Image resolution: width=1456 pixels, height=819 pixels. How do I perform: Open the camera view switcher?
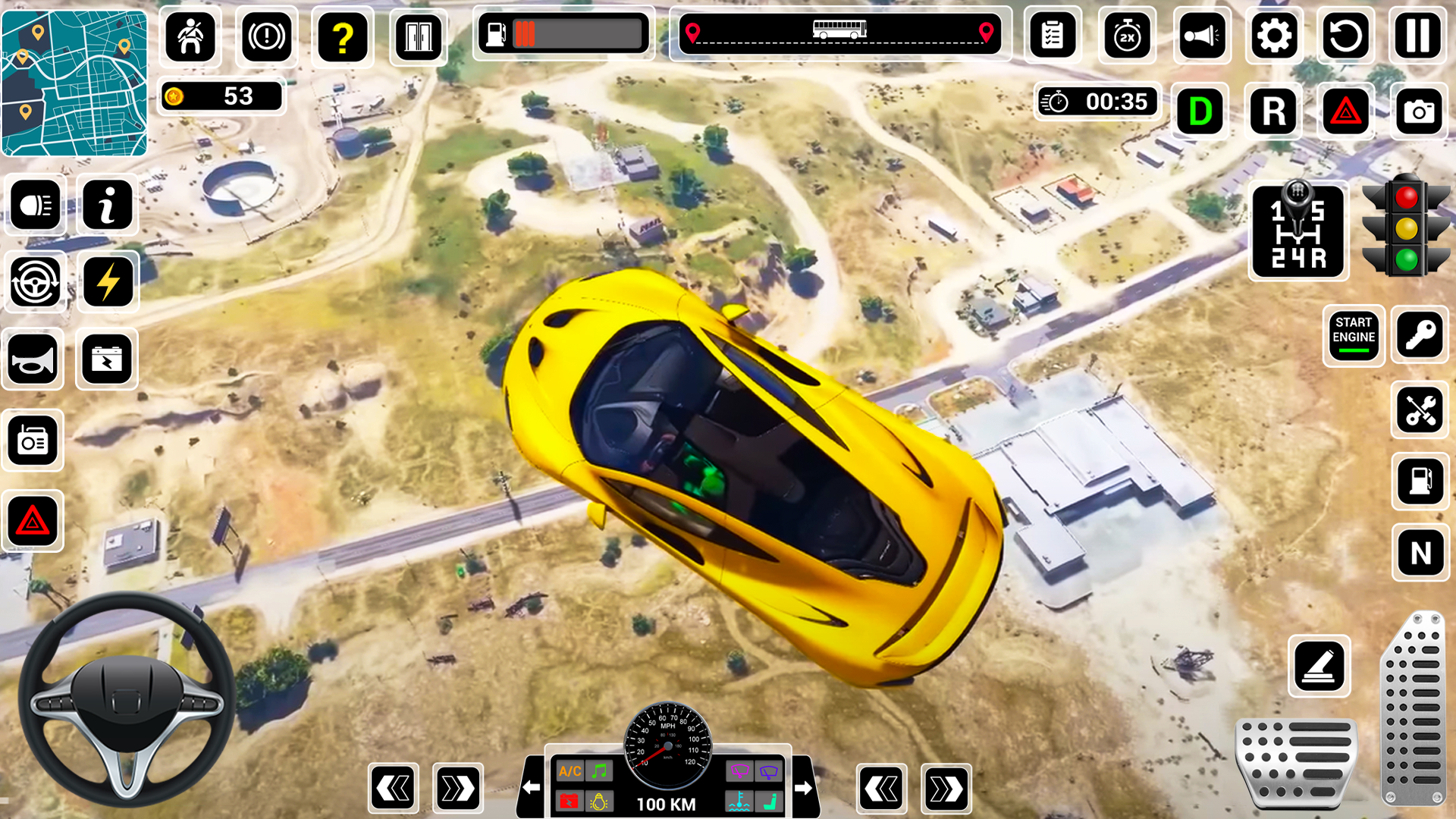tap(1419, 112)
